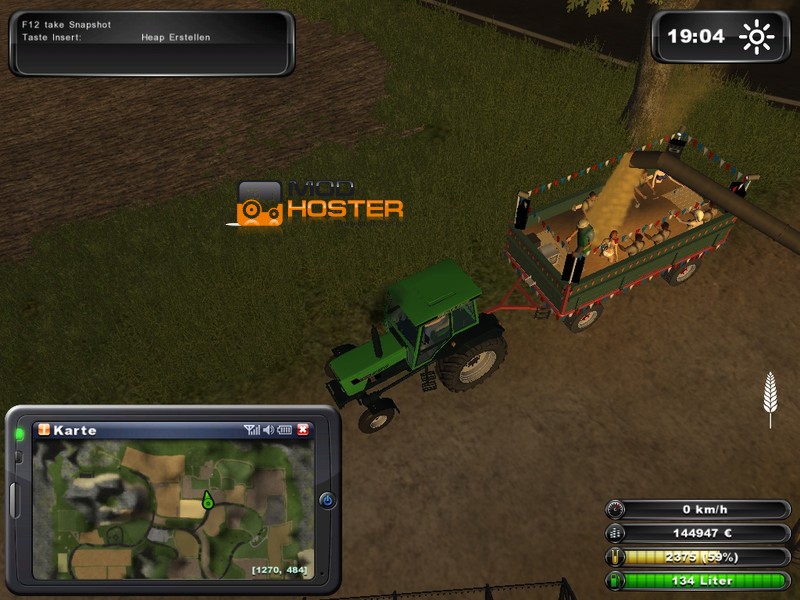Click the PDA's blue power button

tap(327, 500)
